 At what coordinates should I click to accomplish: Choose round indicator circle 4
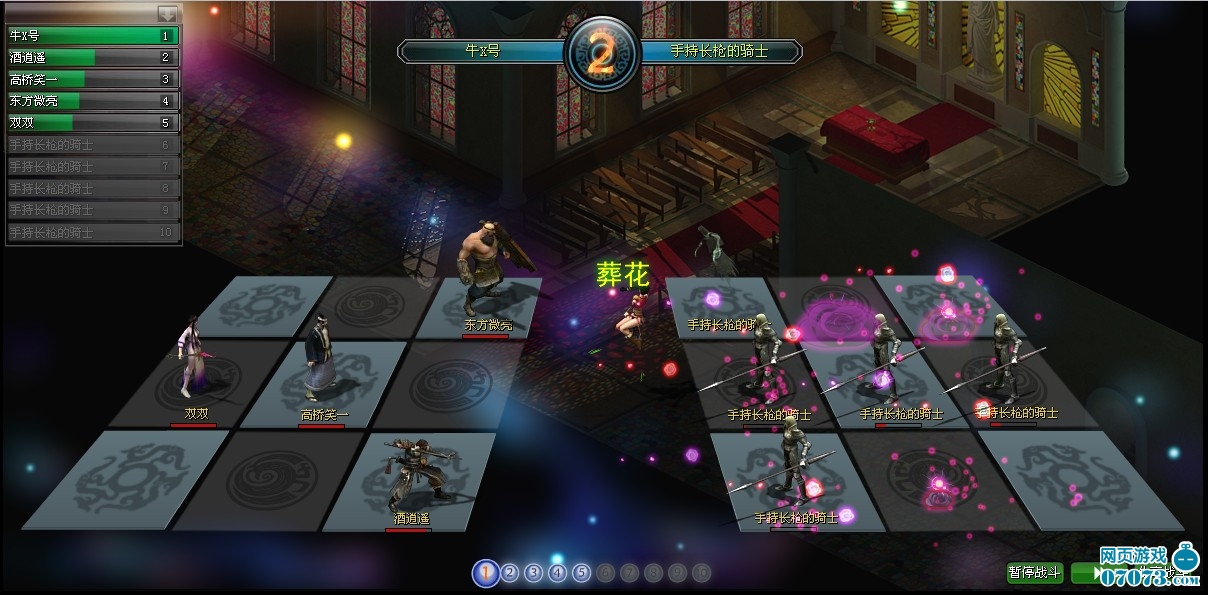(558, 573)
